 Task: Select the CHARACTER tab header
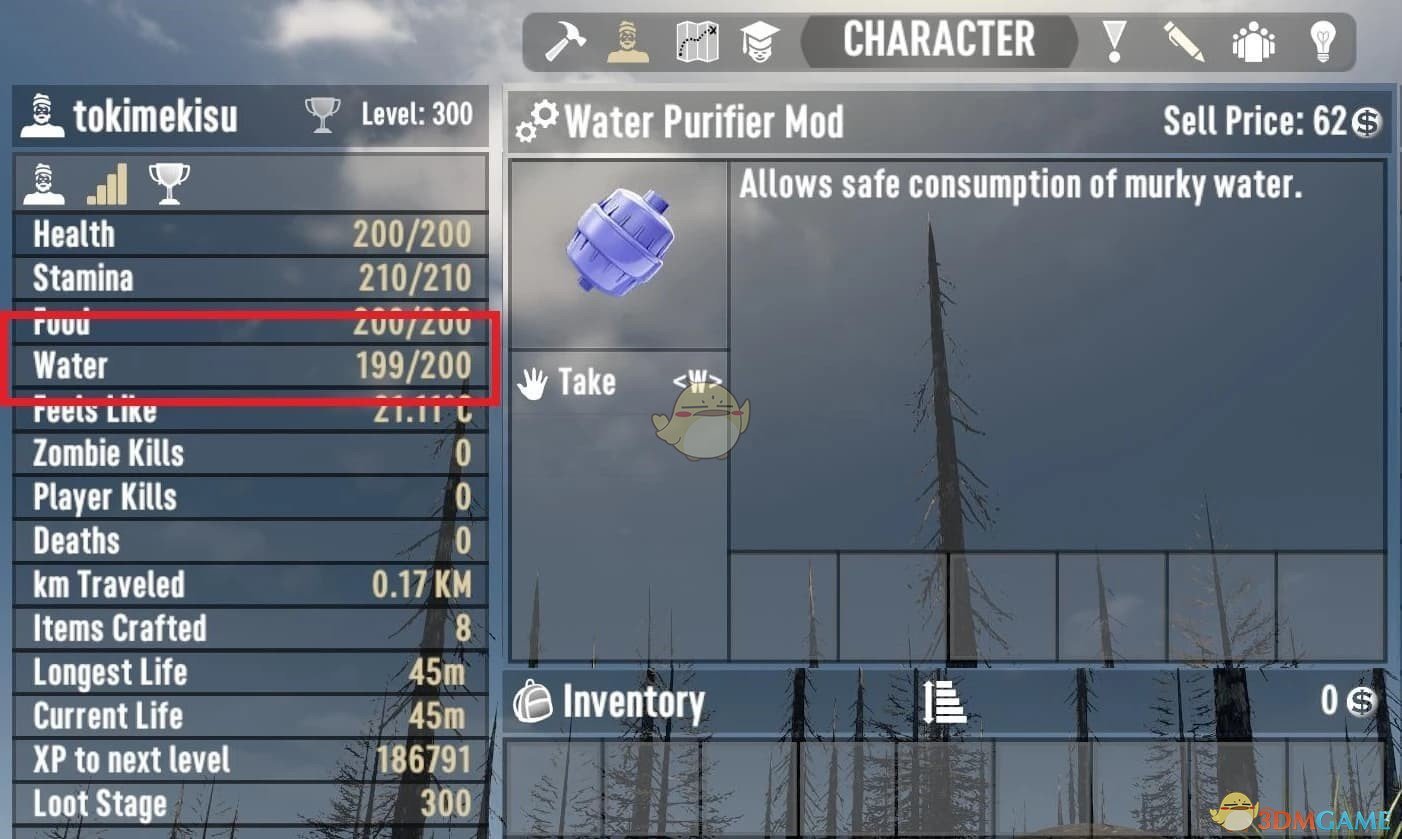[938, 40]
